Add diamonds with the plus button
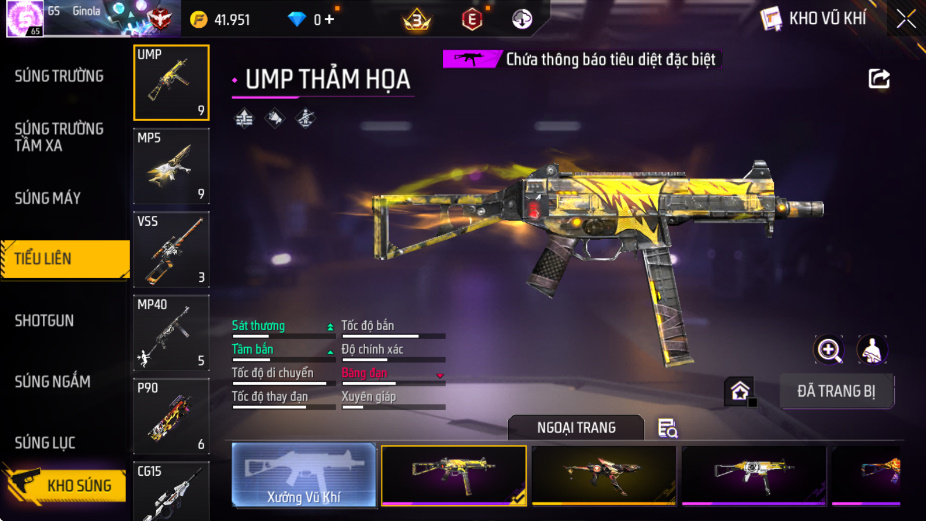The height and width of the screenshot is (521, 926). [330, 19]
